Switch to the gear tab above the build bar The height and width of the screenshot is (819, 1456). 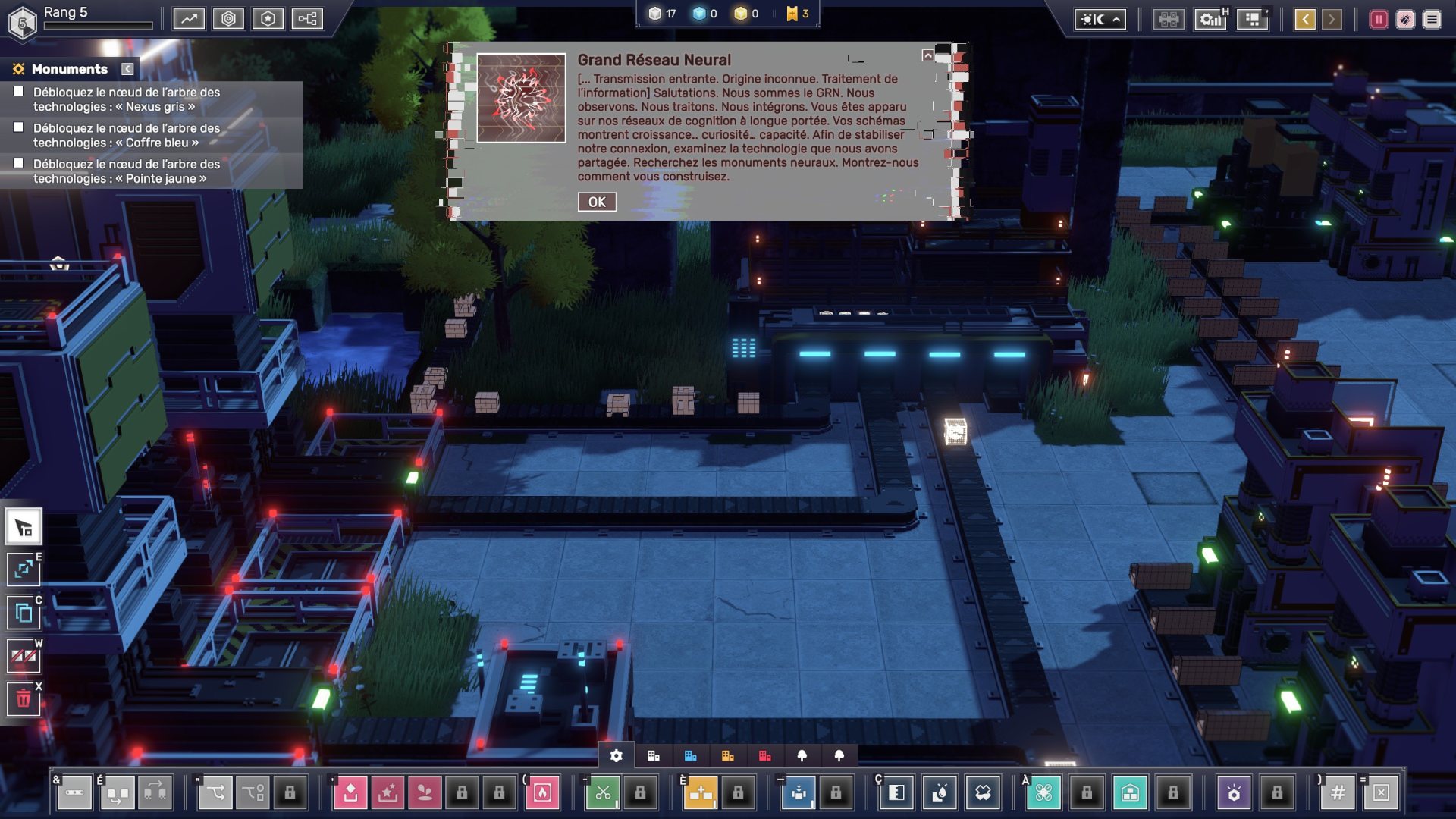tap(617, 755)
